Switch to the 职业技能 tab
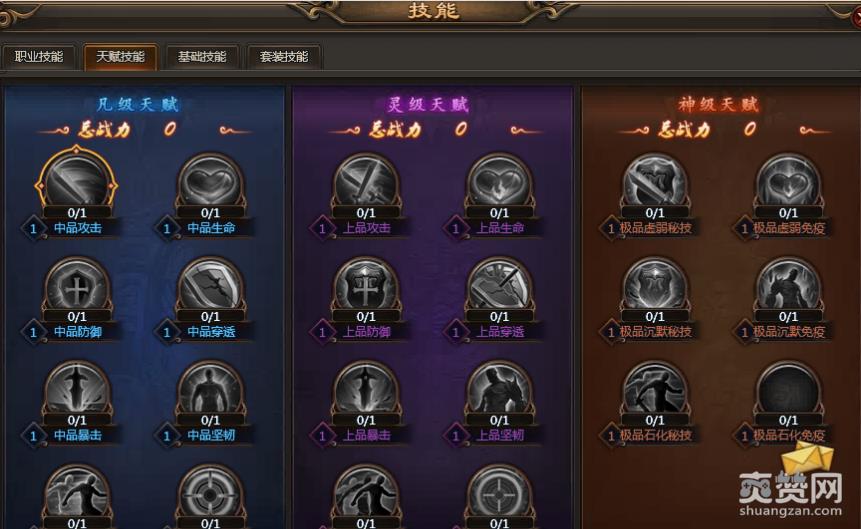 point(39,57)
